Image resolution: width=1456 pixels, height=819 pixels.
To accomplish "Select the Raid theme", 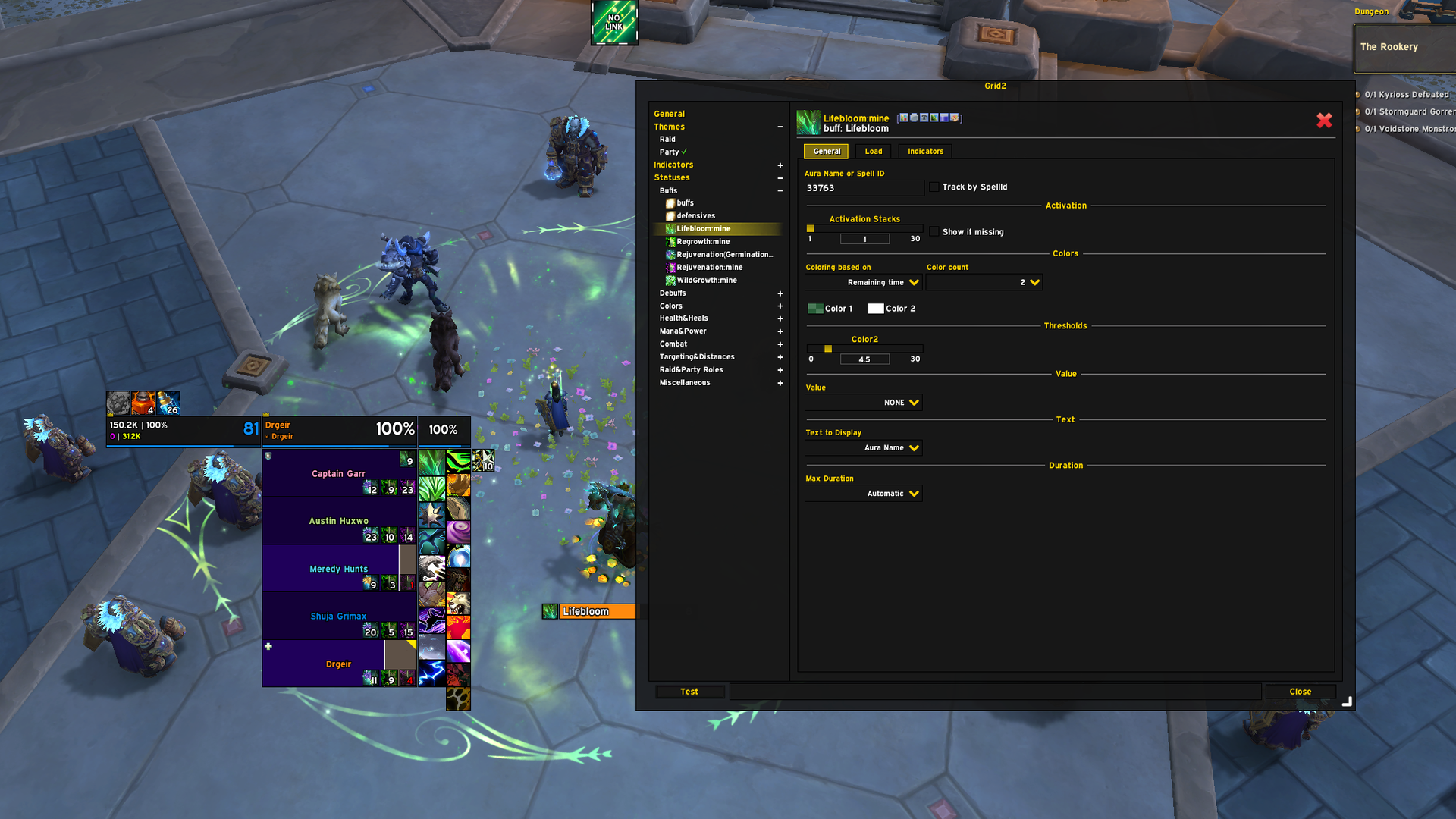I will 667,140.
